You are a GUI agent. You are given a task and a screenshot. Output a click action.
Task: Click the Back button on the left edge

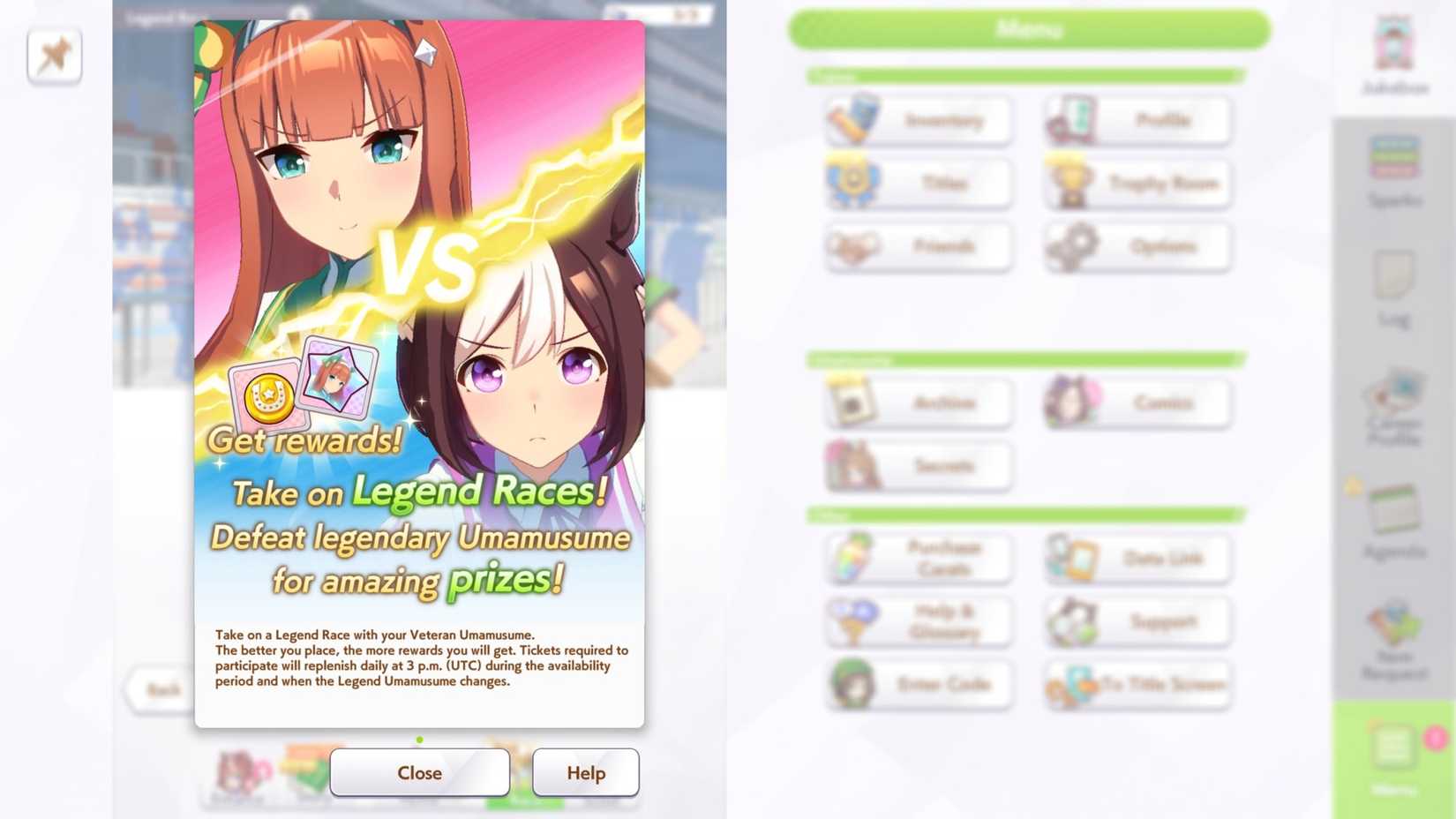(x=163, y=689)
